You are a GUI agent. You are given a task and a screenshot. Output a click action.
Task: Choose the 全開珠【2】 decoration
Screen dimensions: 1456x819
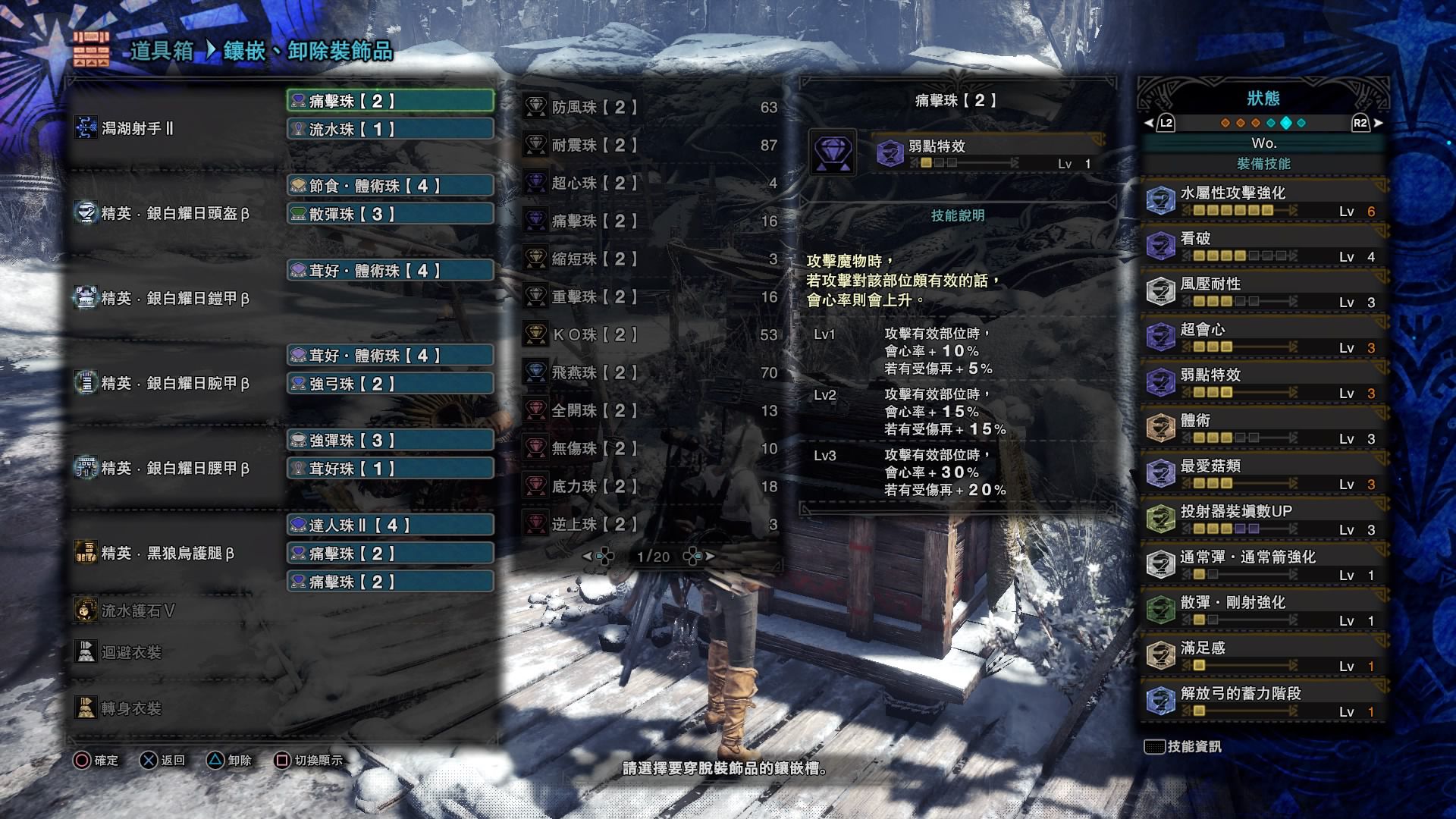coord(651,411)
